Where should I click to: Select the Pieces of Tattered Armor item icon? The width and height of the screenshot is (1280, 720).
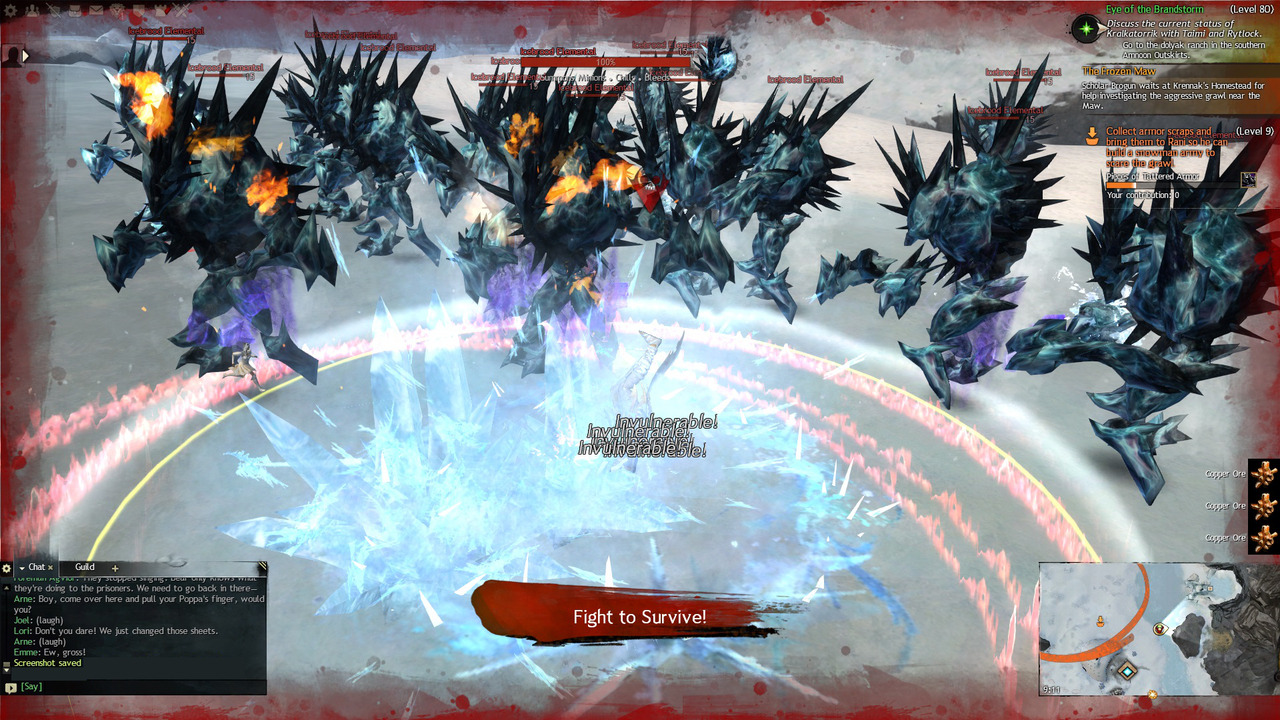pos(1249,179)
